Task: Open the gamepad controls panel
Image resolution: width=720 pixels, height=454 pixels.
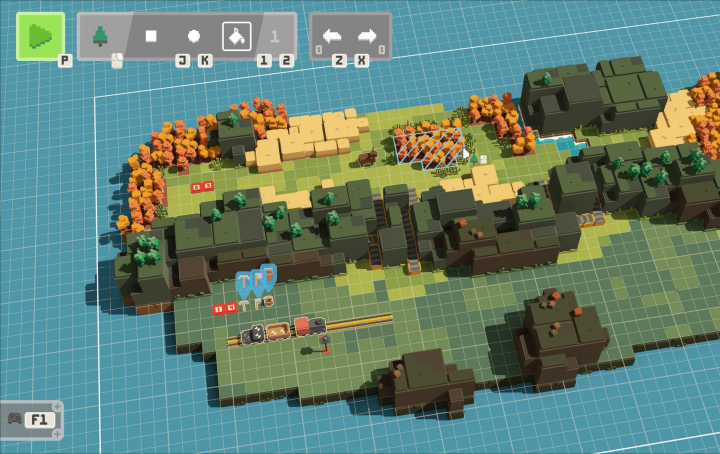Action: tap(30, 419)
